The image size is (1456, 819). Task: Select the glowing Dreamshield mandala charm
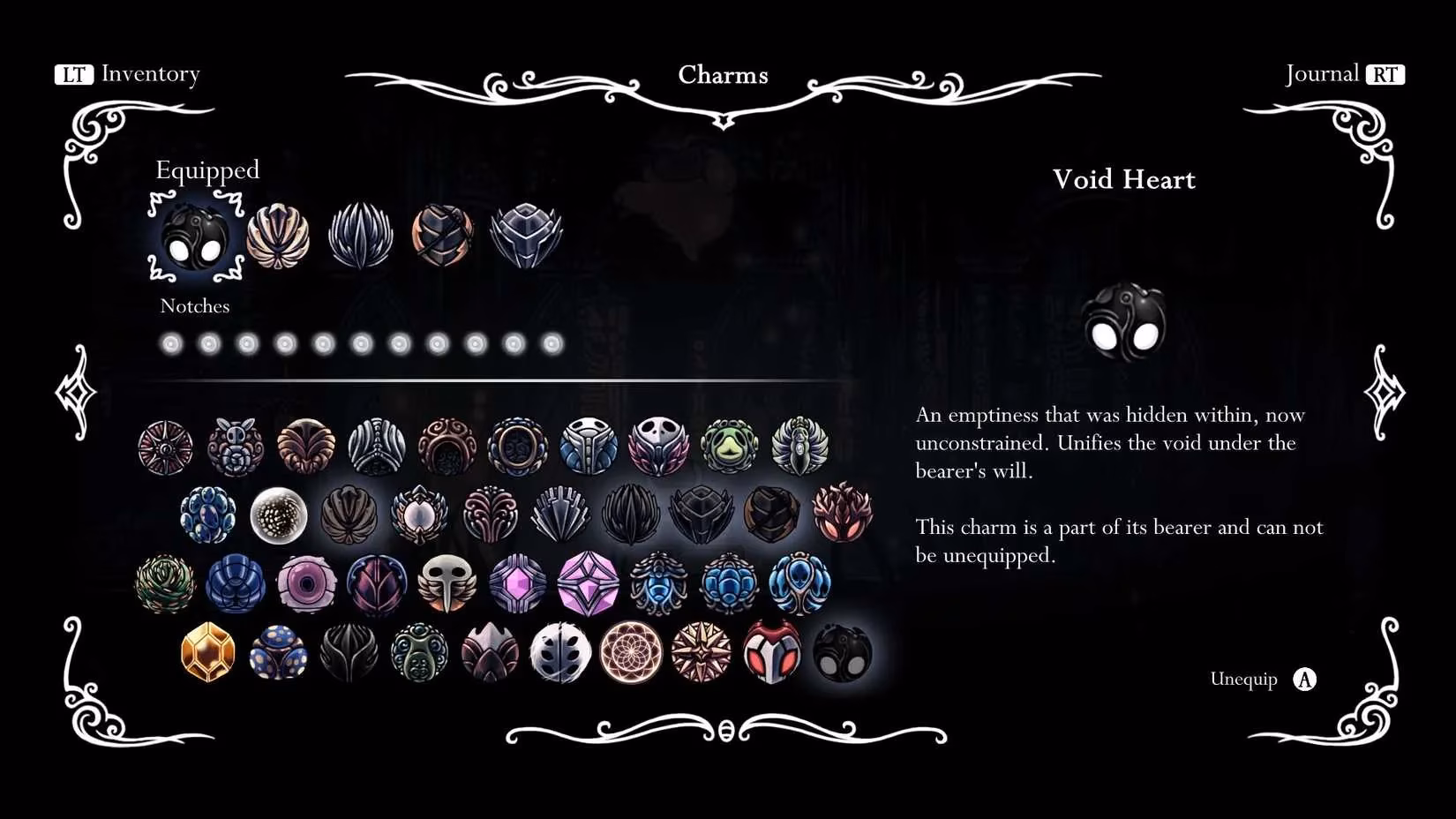[630, 653]
